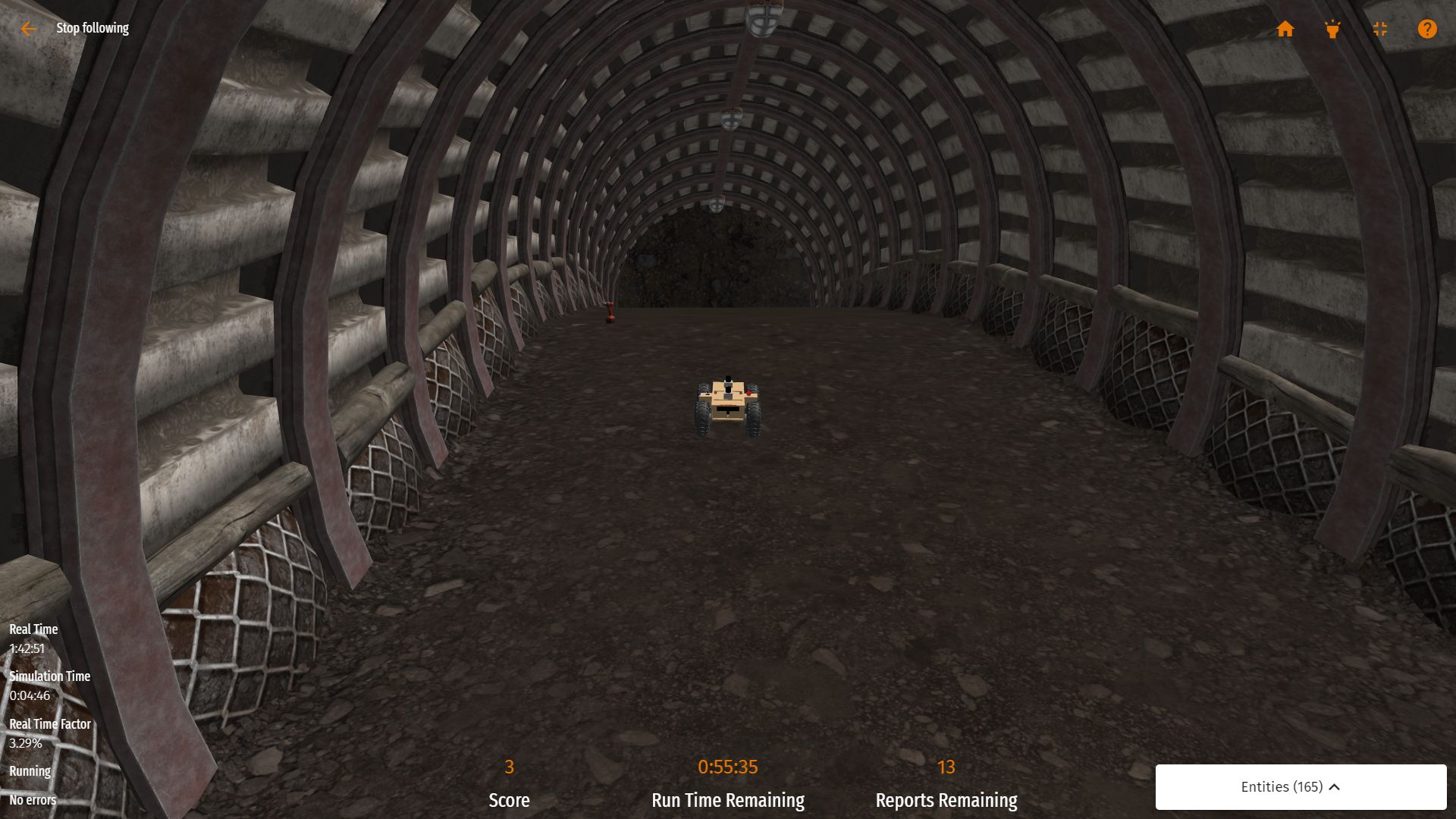Click the red drill object ahead
This screenshot has height=819, width=1456.
point(609,313)
